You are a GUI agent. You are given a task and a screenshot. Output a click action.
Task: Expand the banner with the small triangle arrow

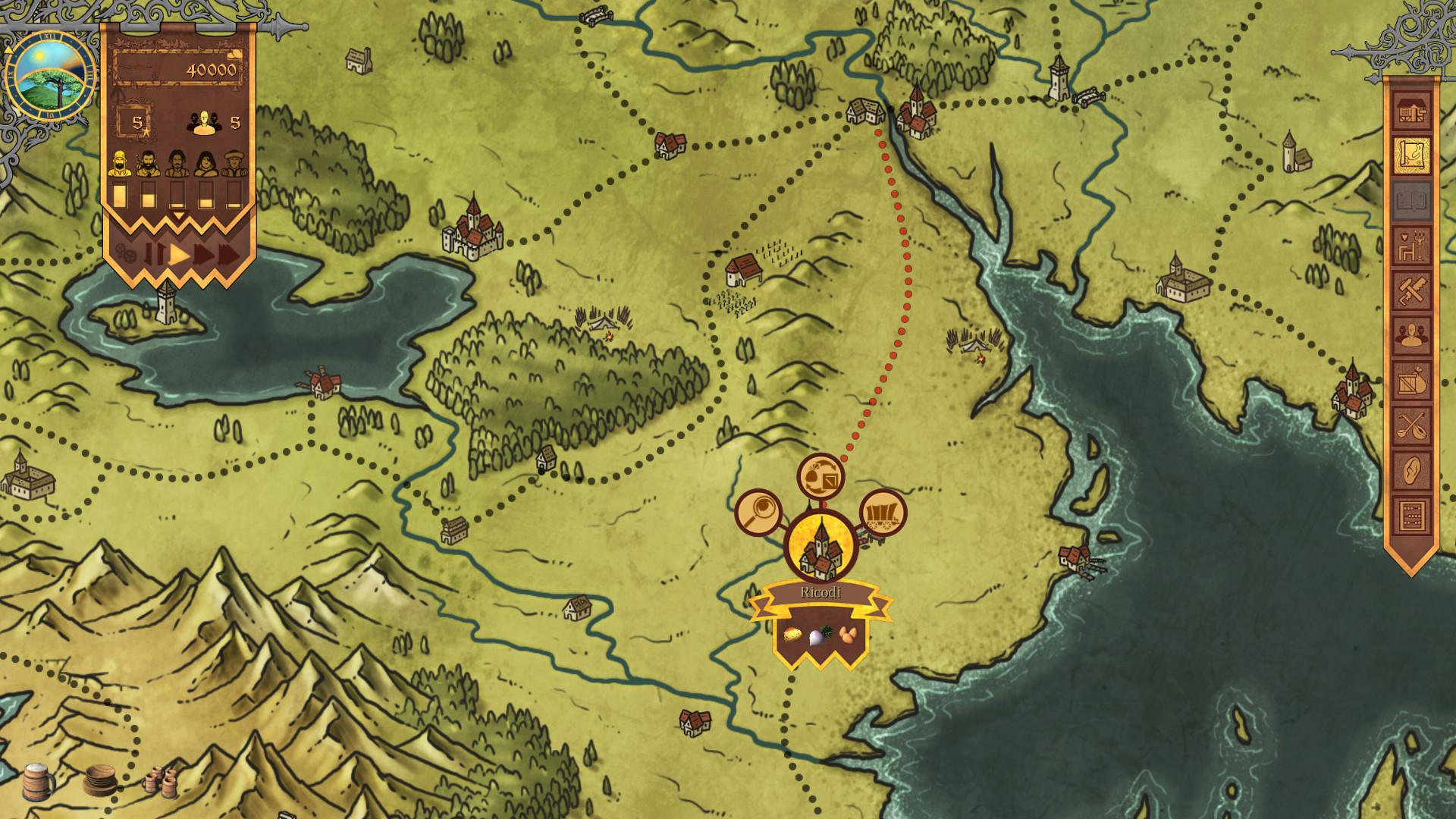(178, 215)
